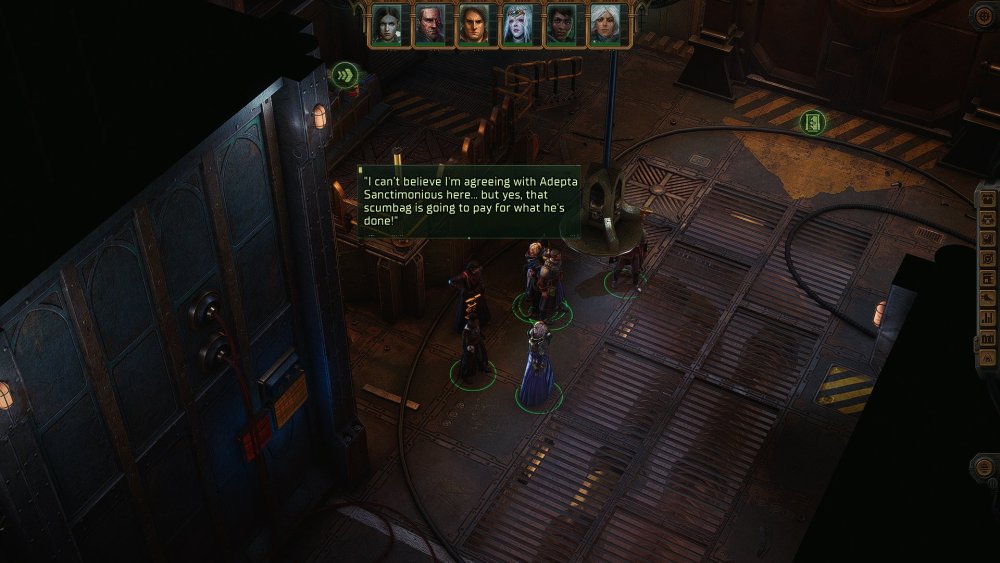The height and width of the screenshot is (563, 1000).
Task: Open the round gear button top-right
Action: pos(984,14)
